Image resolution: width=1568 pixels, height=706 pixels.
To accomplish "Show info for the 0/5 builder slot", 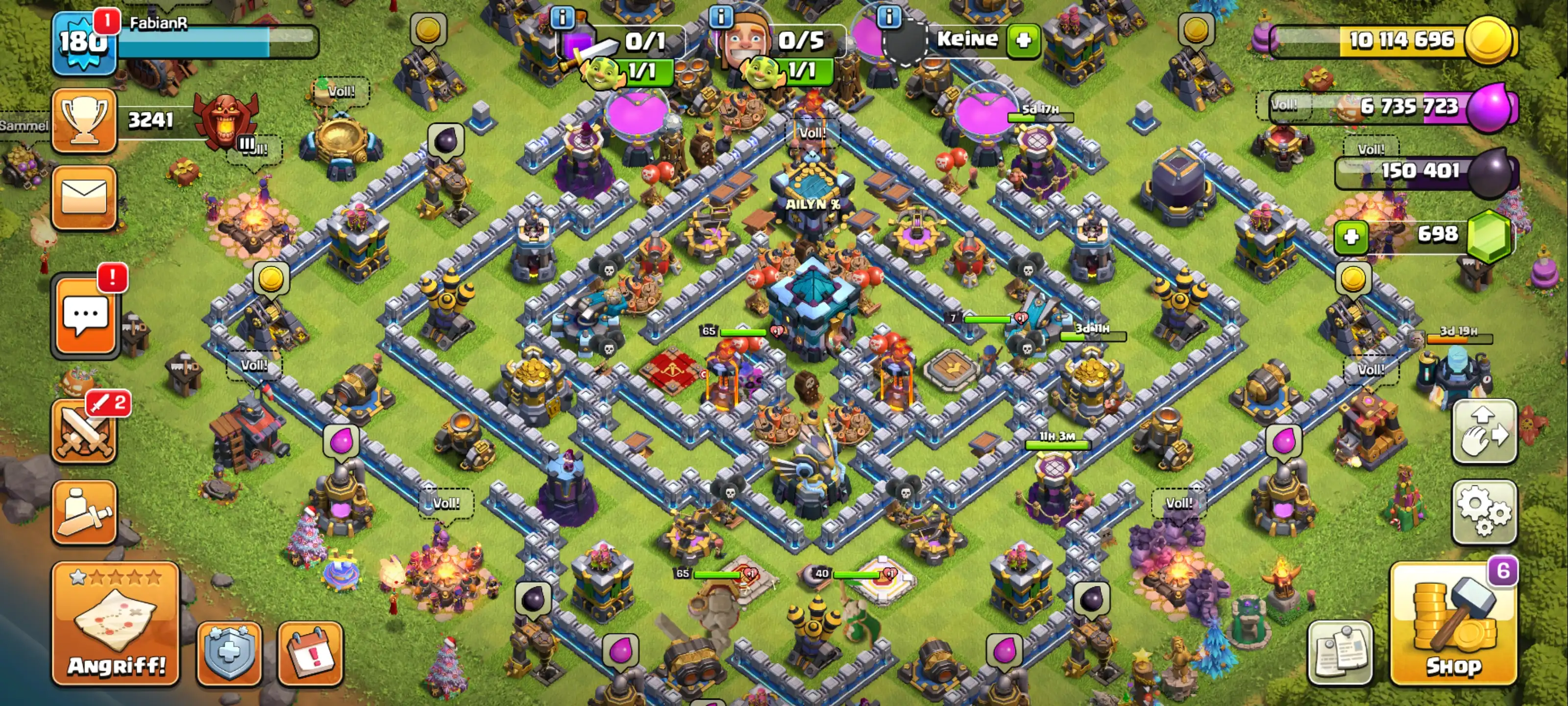I will (x=721, y=17).
